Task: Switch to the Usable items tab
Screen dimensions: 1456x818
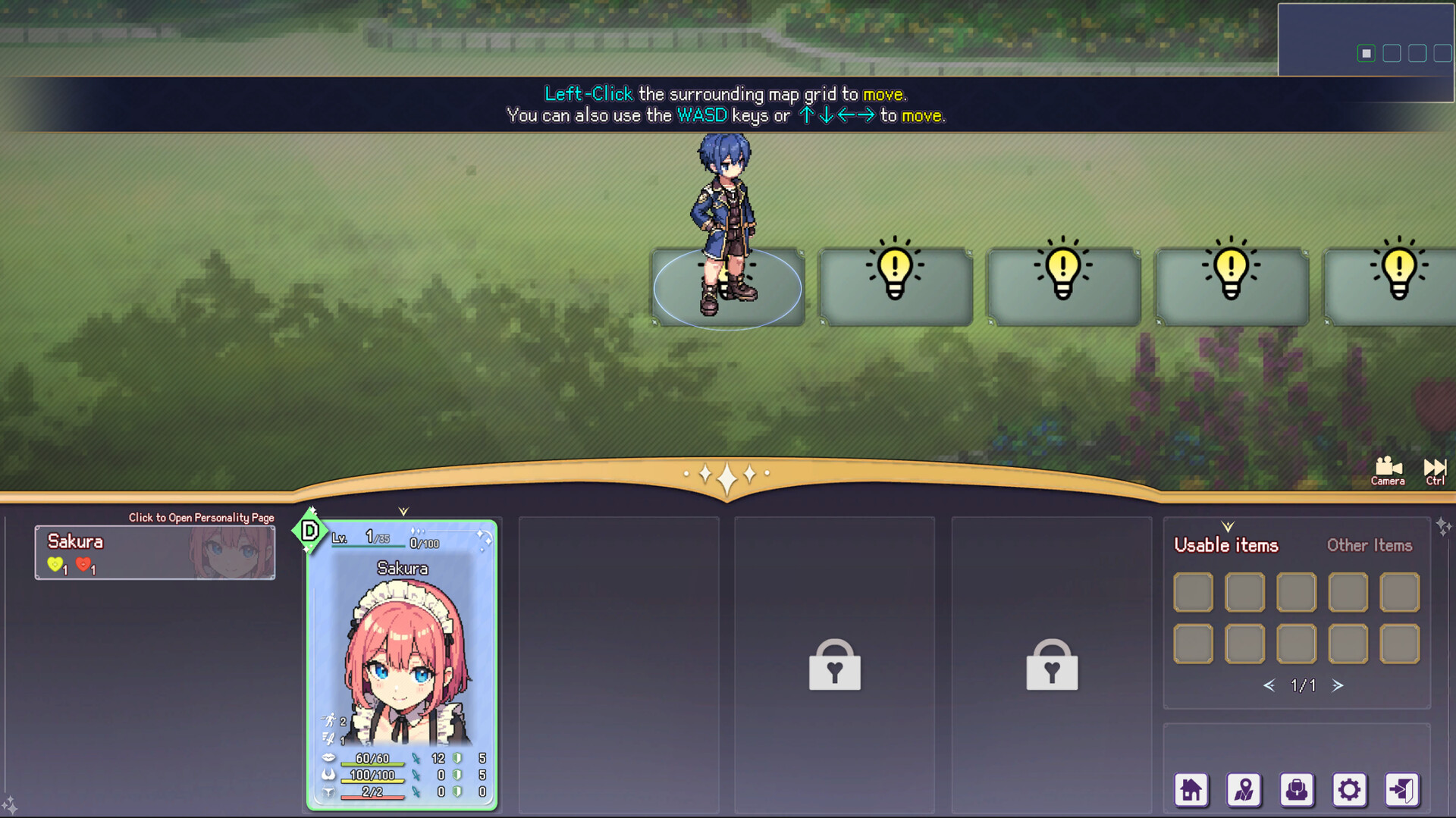Action: click(1225, 545)
